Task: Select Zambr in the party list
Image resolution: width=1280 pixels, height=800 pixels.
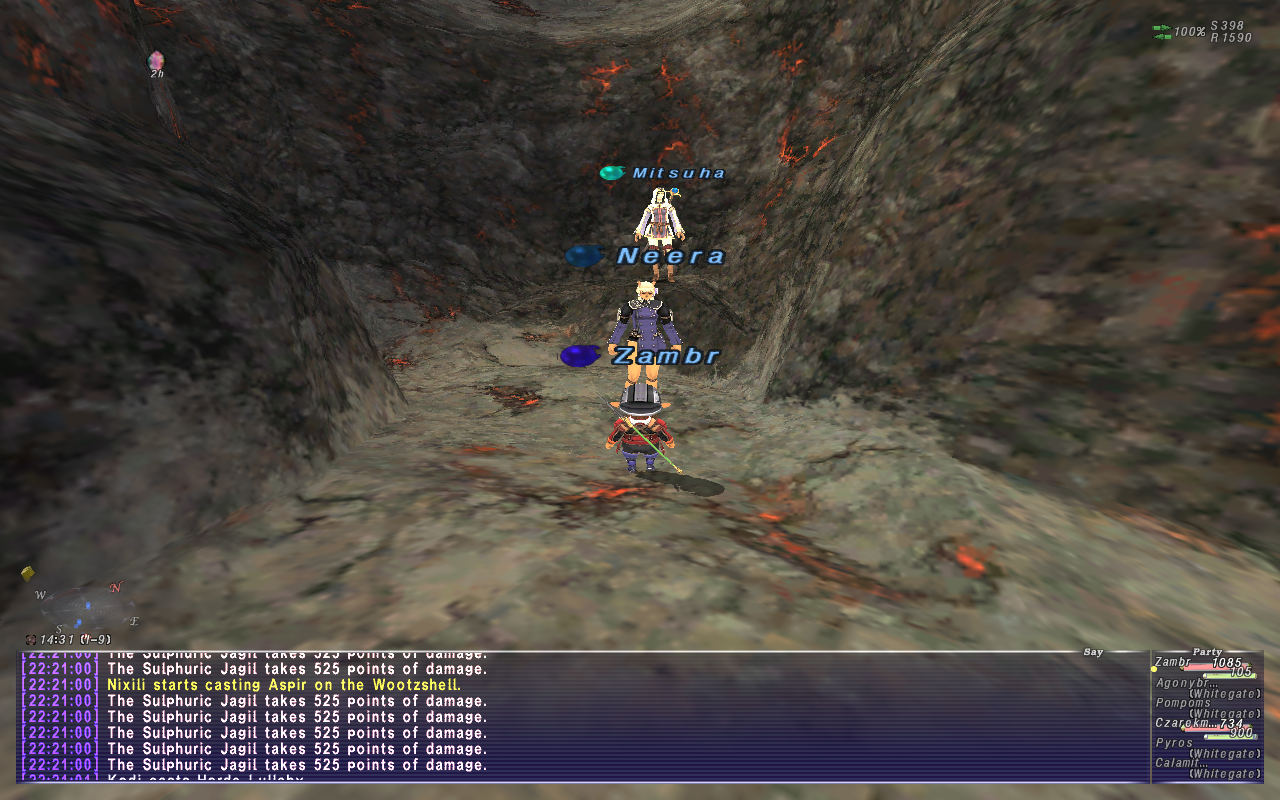Action: [x=1174, y=662]
